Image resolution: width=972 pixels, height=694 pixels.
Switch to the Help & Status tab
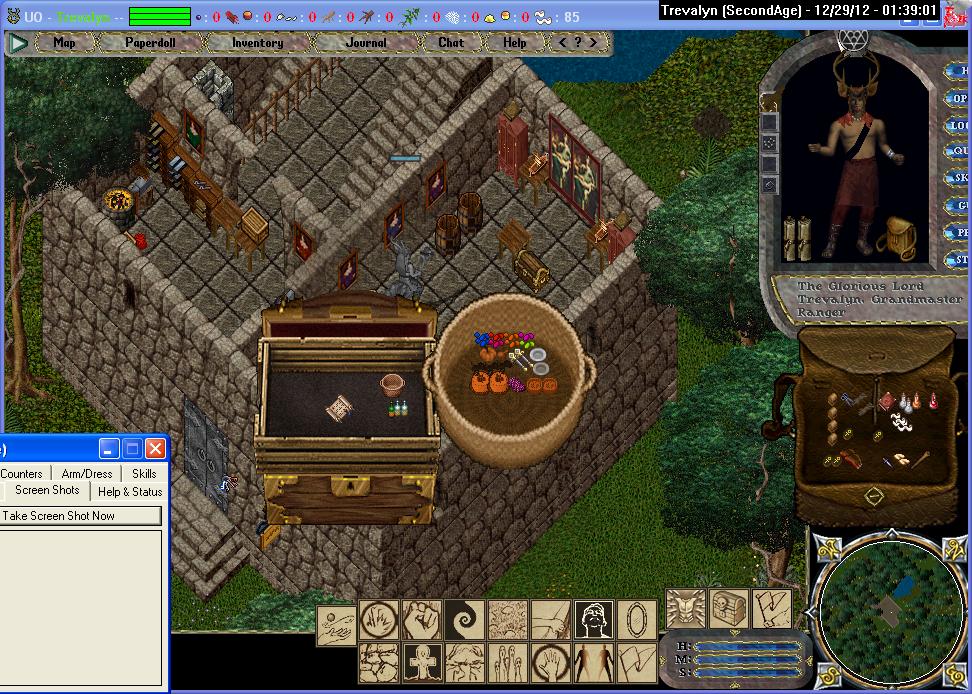point(130,491)
